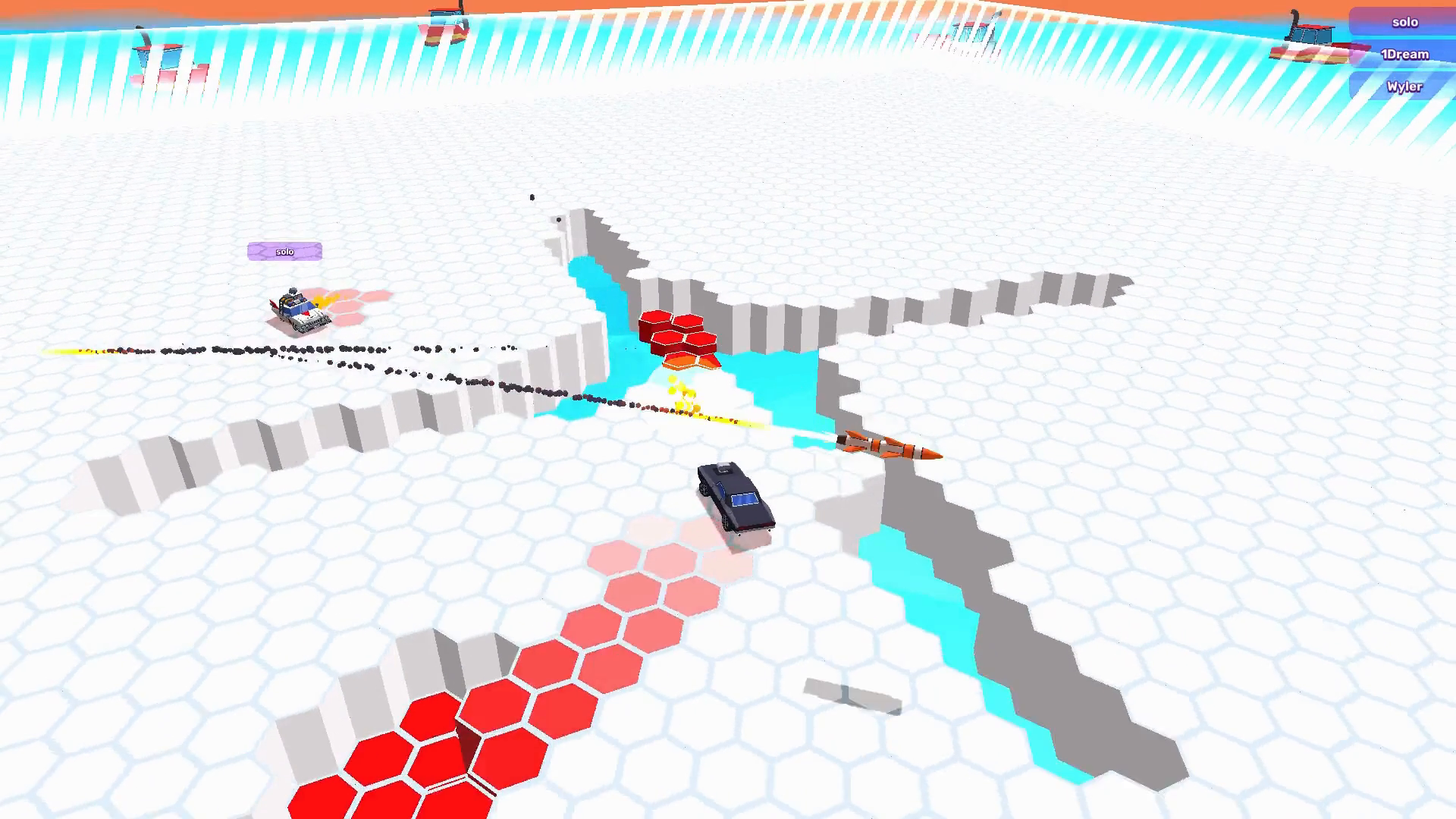Screen dimensions: 1456x819
Task: Click the orange rocket projectile
Action: (890, 447)
